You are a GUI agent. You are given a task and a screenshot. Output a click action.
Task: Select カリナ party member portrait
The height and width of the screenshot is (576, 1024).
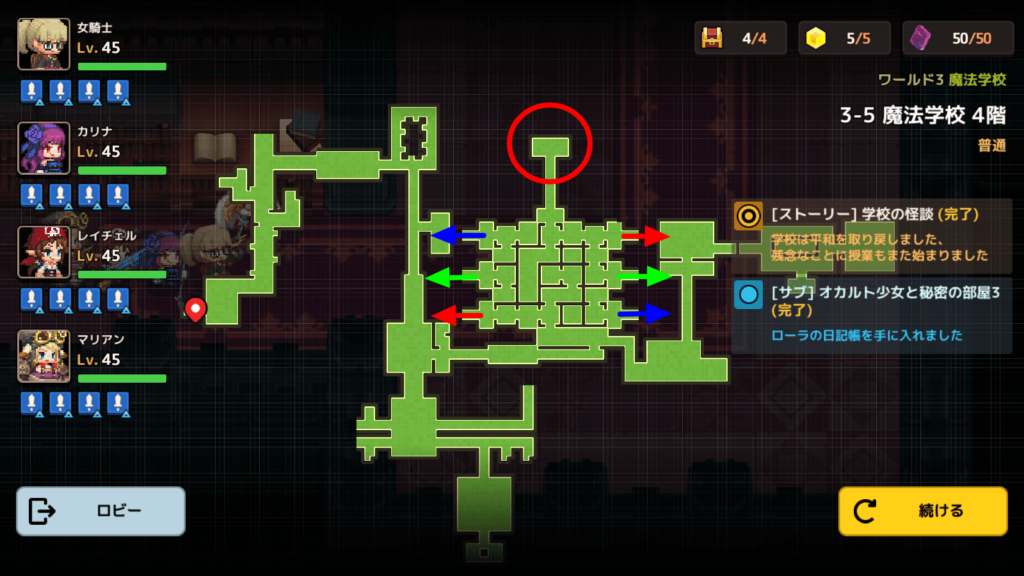[44, 148]
